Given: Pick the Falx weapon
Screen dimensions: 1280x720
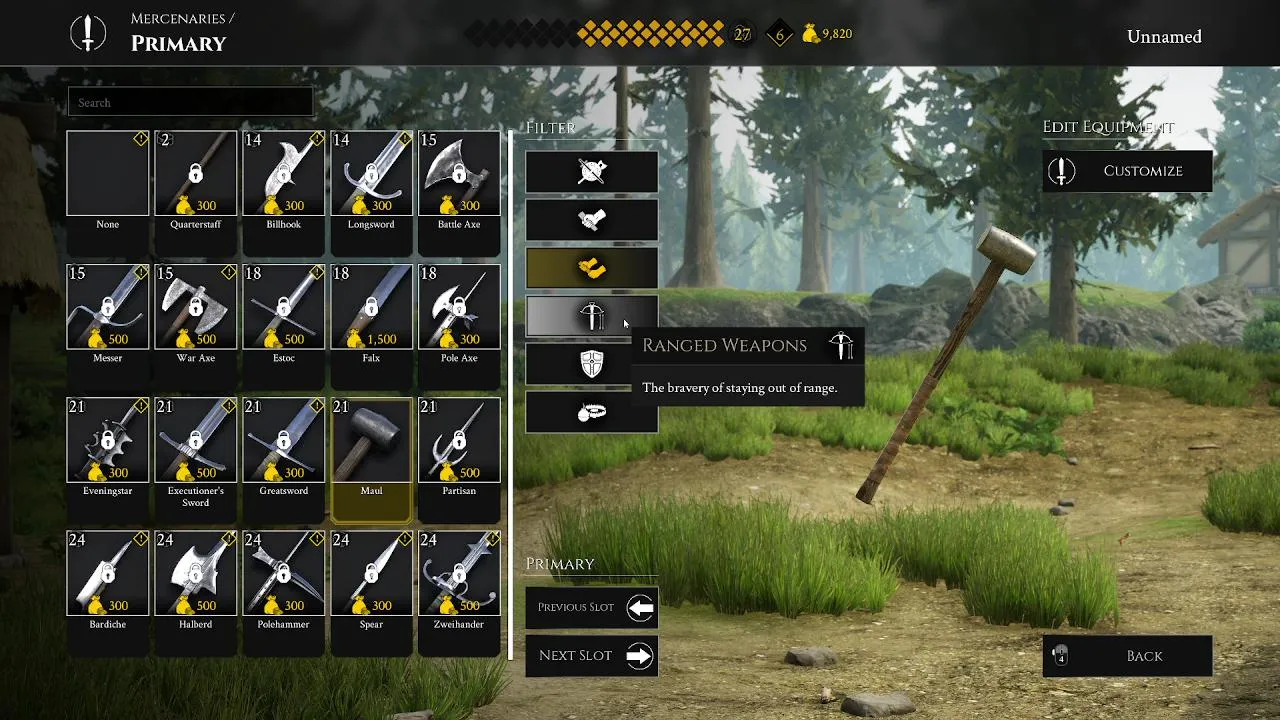Looking at the screenshot, I should point(371,307).
